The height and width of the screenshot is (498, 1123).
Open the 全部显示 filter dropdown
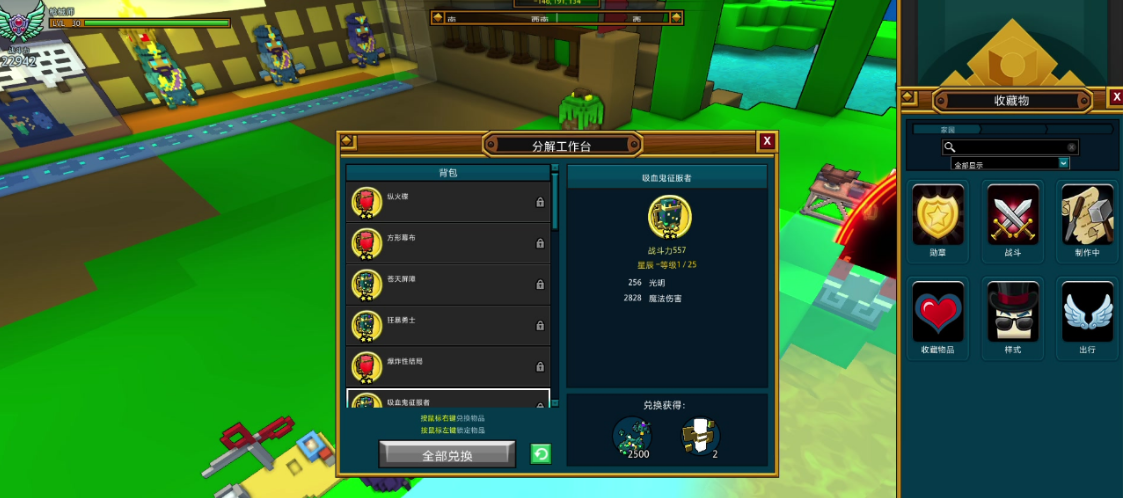click(1063, 163)
